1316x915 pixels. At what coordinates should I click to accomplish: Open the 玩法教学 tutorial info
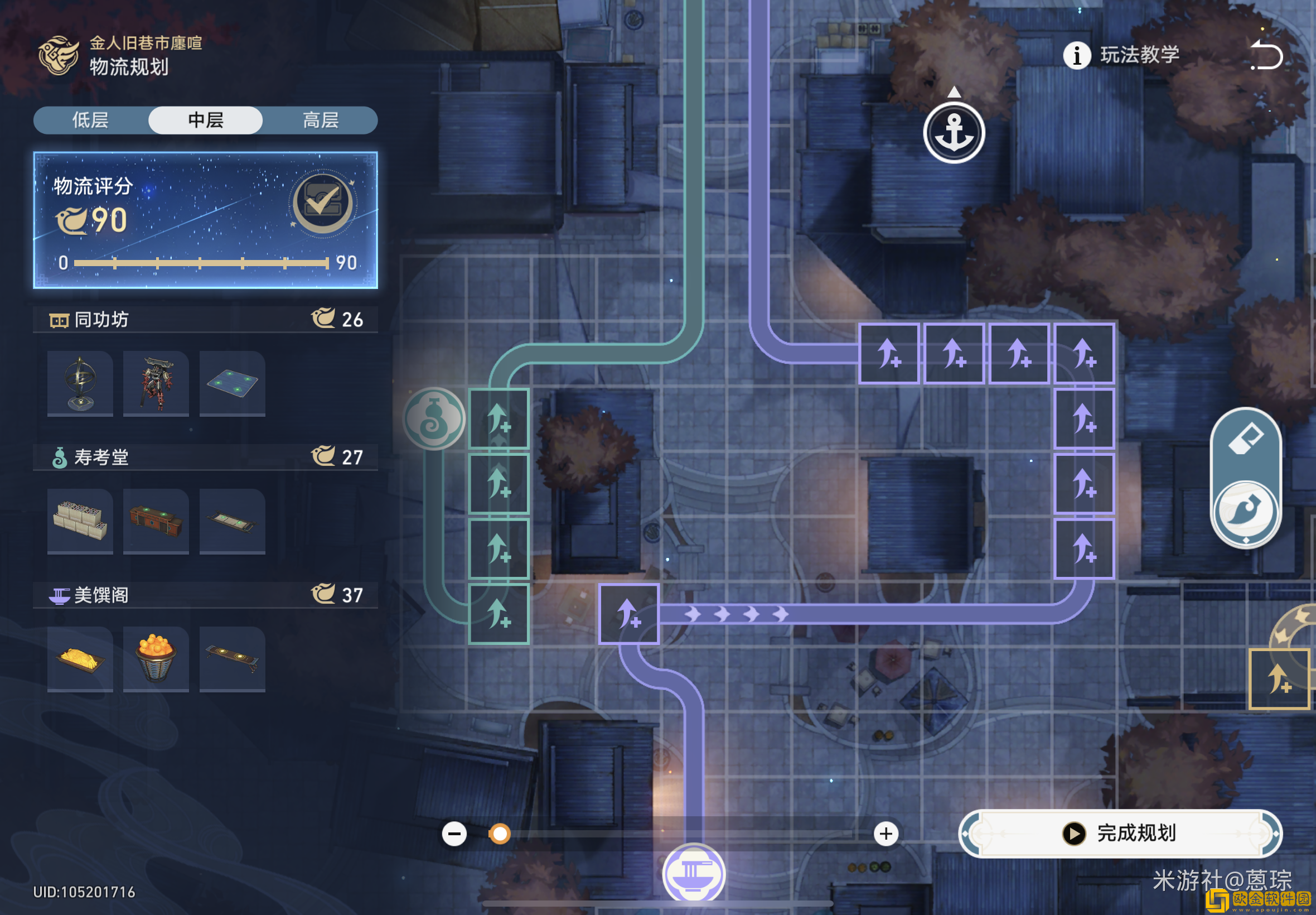1122,56
